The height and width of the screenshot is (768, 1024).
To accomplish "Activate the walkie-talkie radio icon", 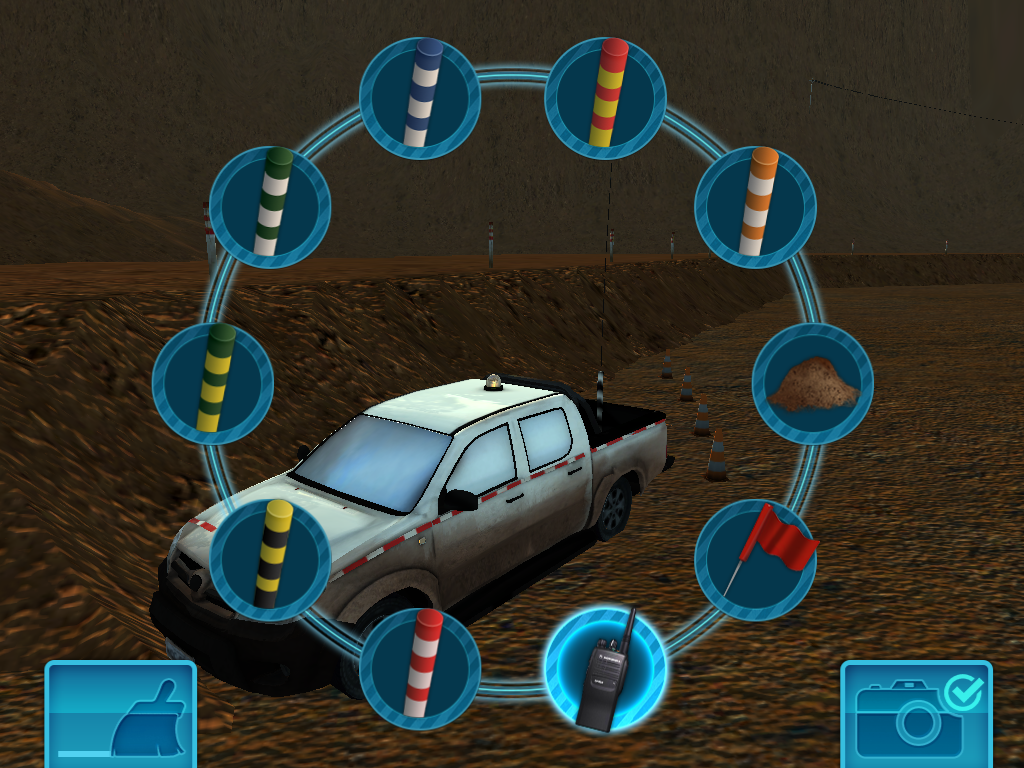I will point(605,668).
